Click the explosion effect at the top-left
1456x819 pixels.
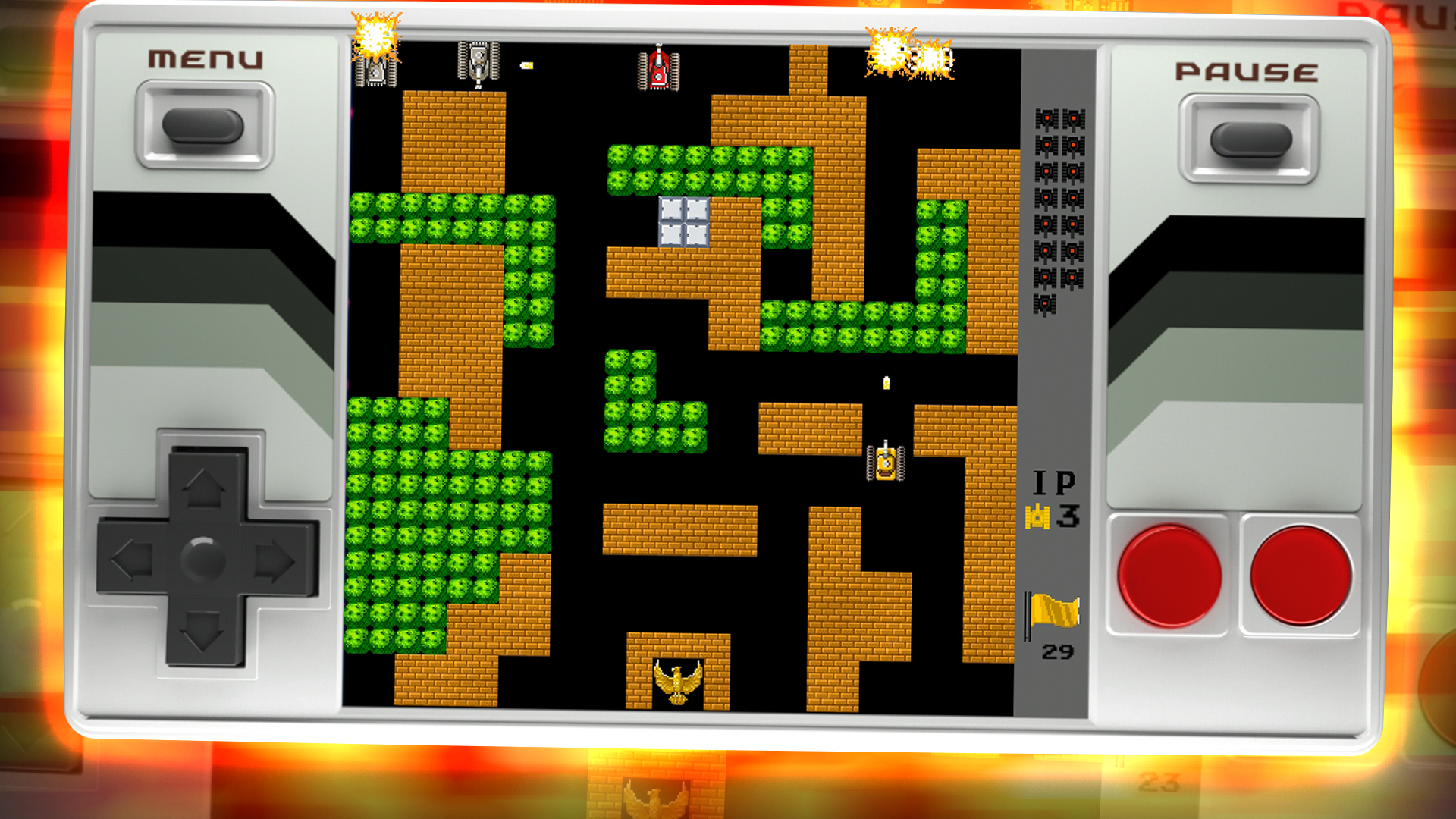tap(375, 34)
